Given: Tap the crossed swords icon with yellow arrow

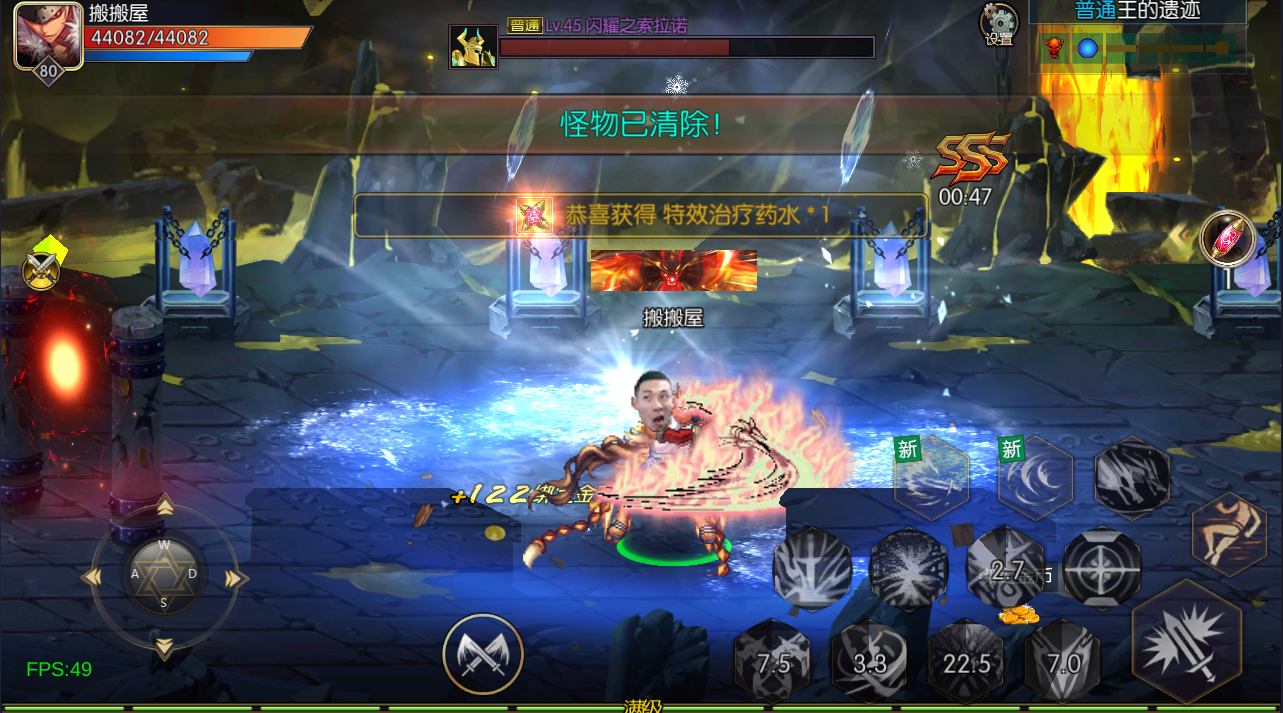Looking at the screenshot, I should coord(41,268).
